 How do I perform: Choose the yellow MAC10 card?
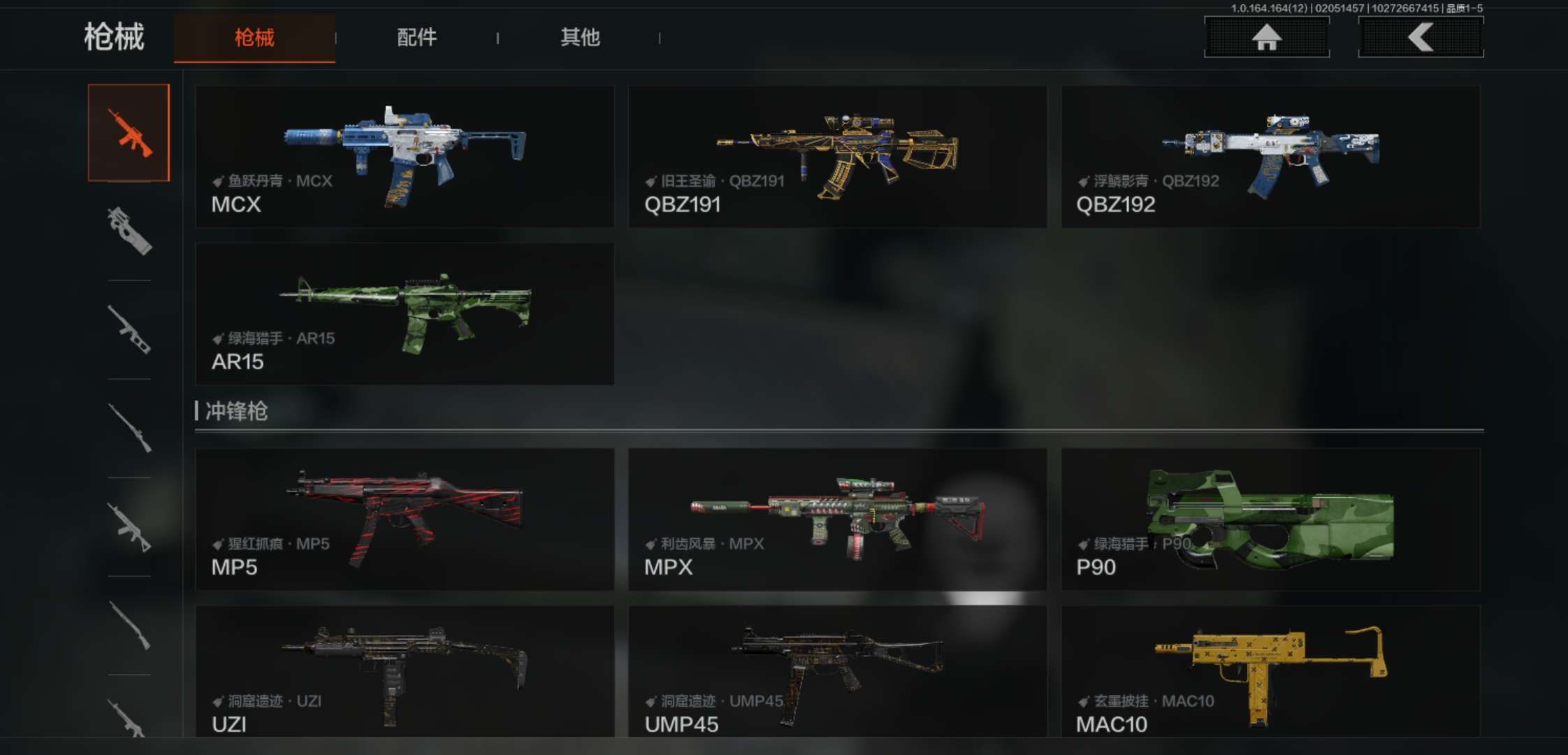[1270, 671]
